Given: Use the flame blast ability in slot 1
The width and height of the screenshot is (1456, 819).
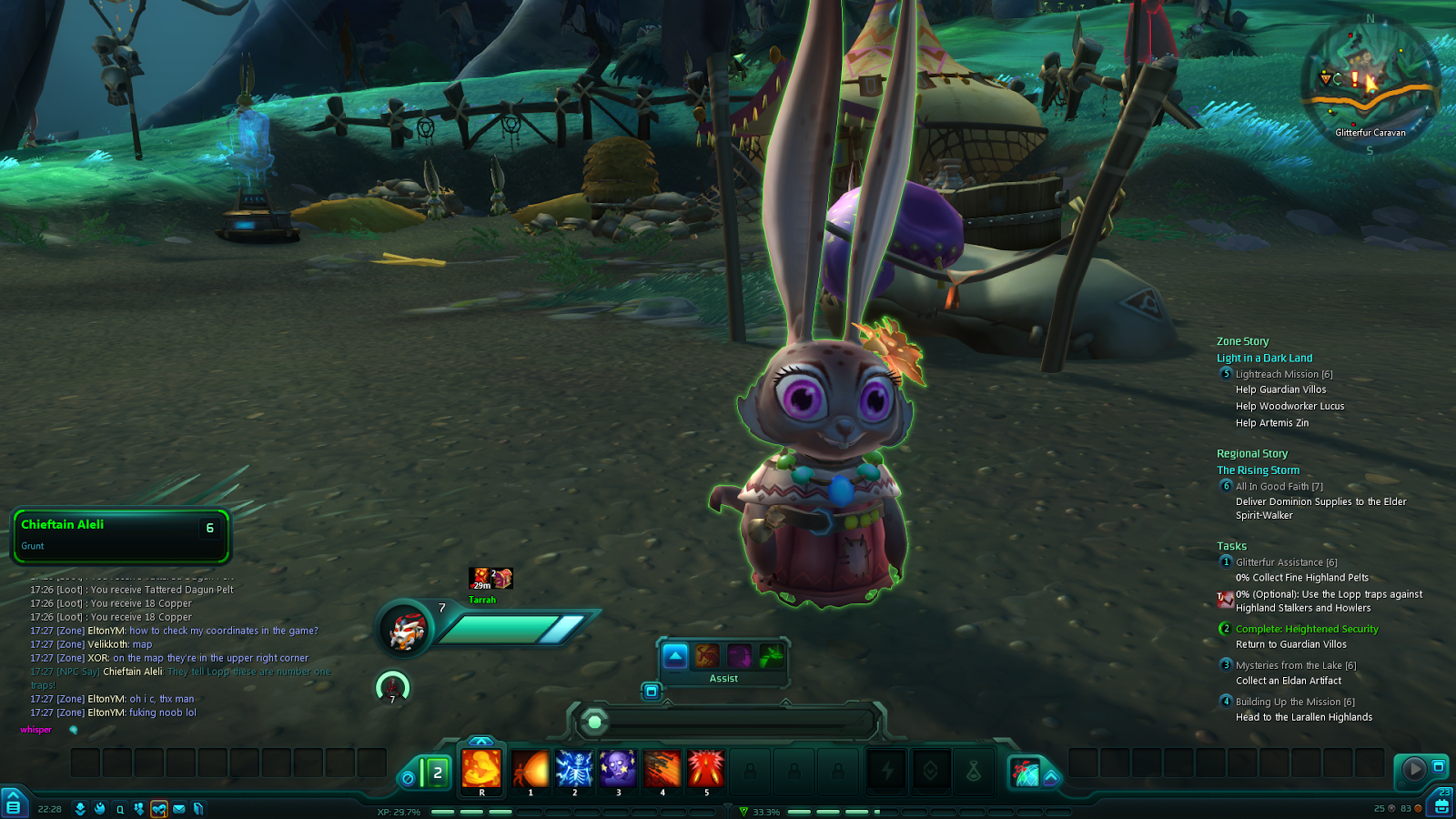Looking at the screenshot, I should pos(530,769).
